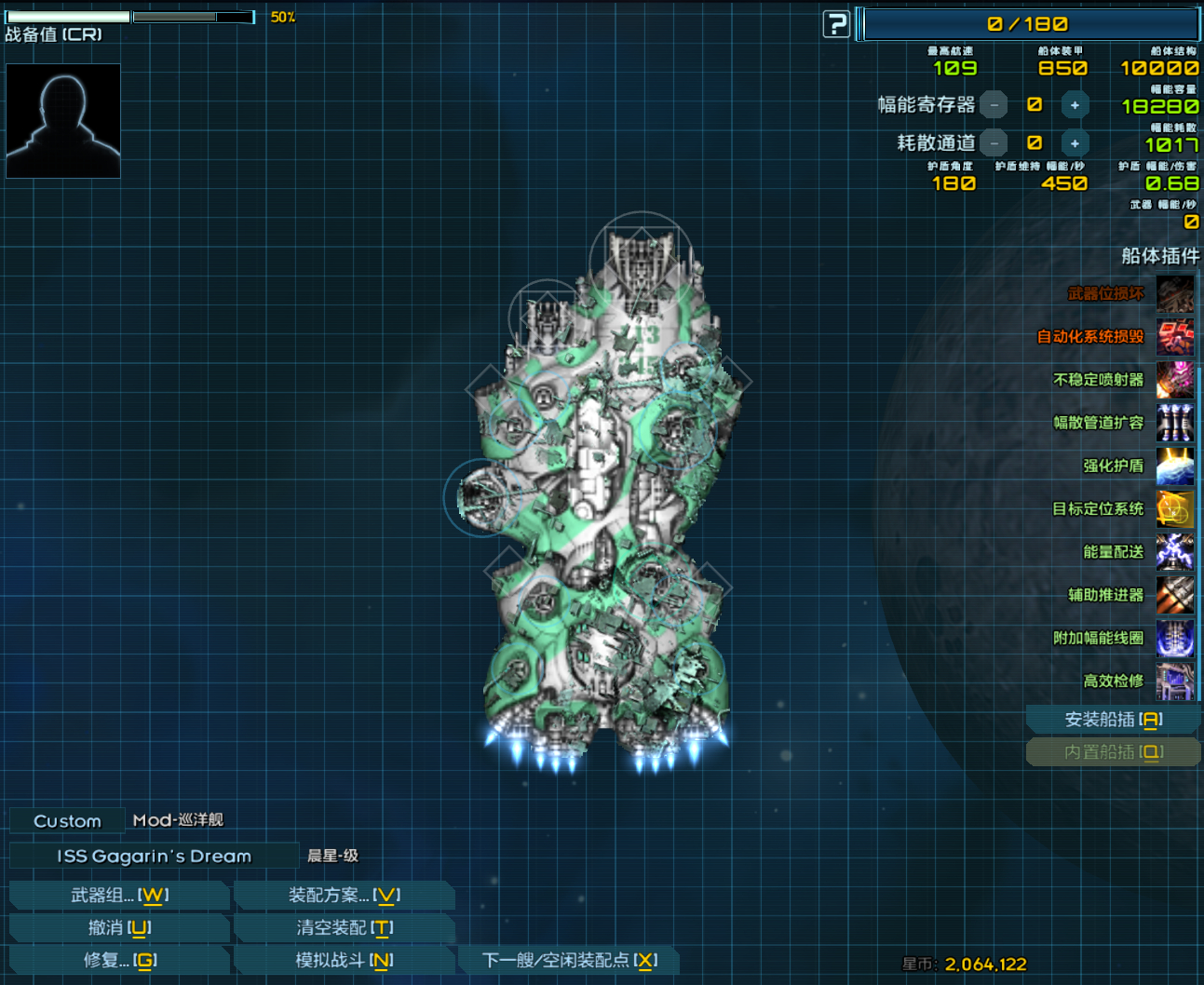This screenshot has height=985, width=1204.
Task: Select the 目标定位系统 hull mod icon
Action: pos(1175,509)
